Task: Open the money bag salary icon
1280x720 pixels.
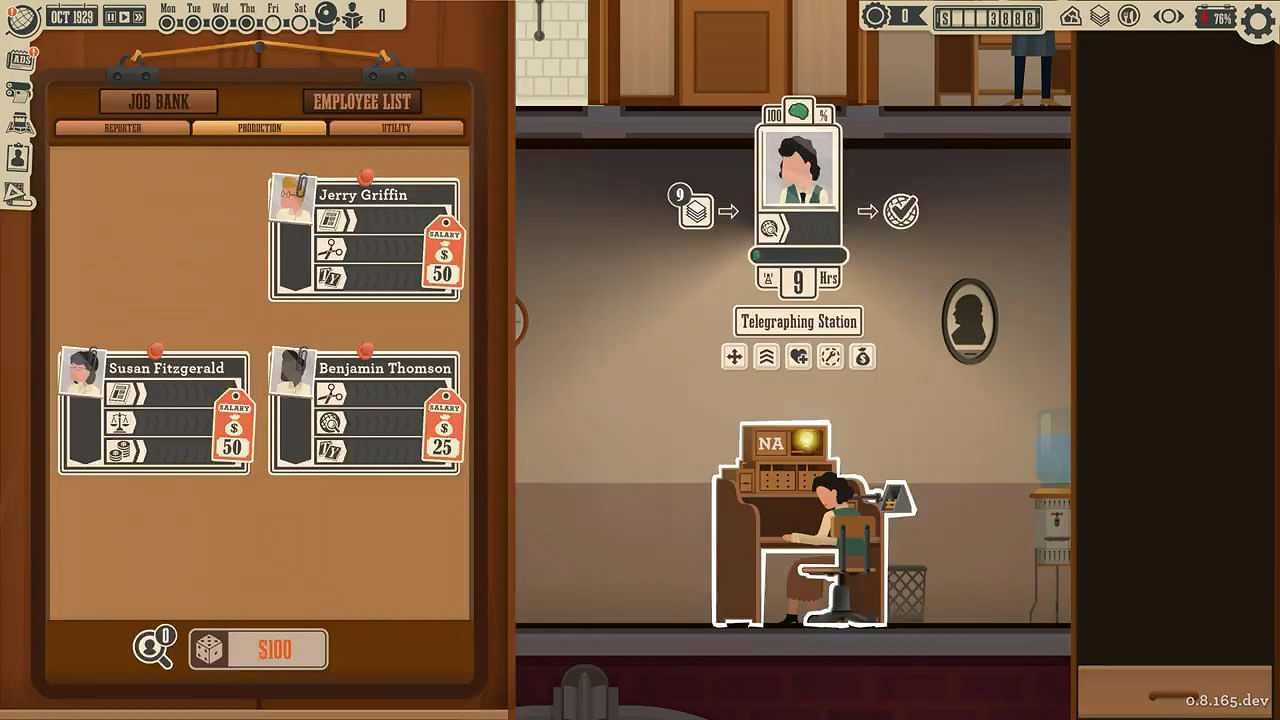Action: pyautogui.click(x=863, y=357)
